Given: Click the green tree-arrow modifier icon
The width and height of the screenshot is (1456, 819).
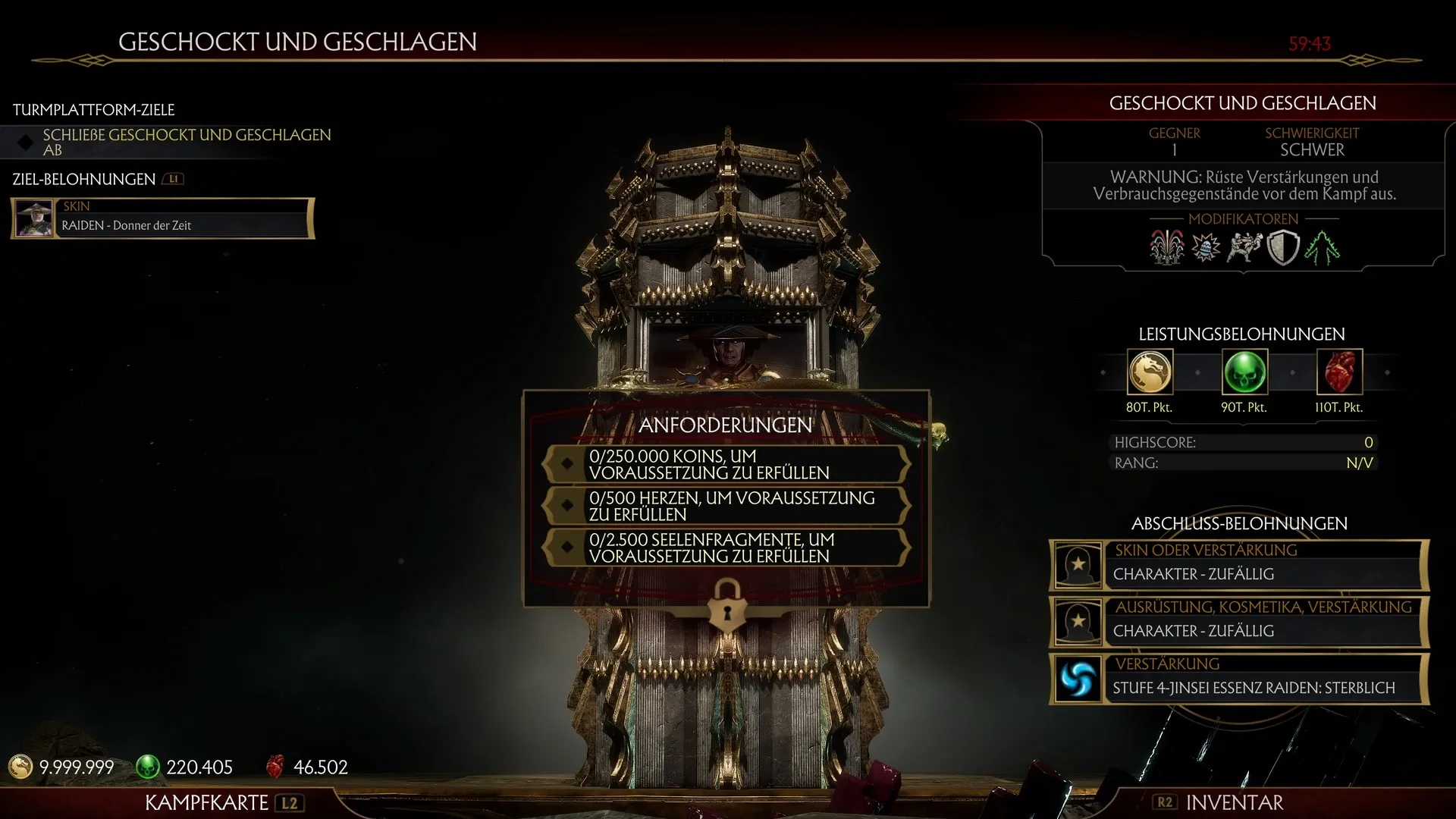Looking at the screenshot, I should tap(1322, 247).
